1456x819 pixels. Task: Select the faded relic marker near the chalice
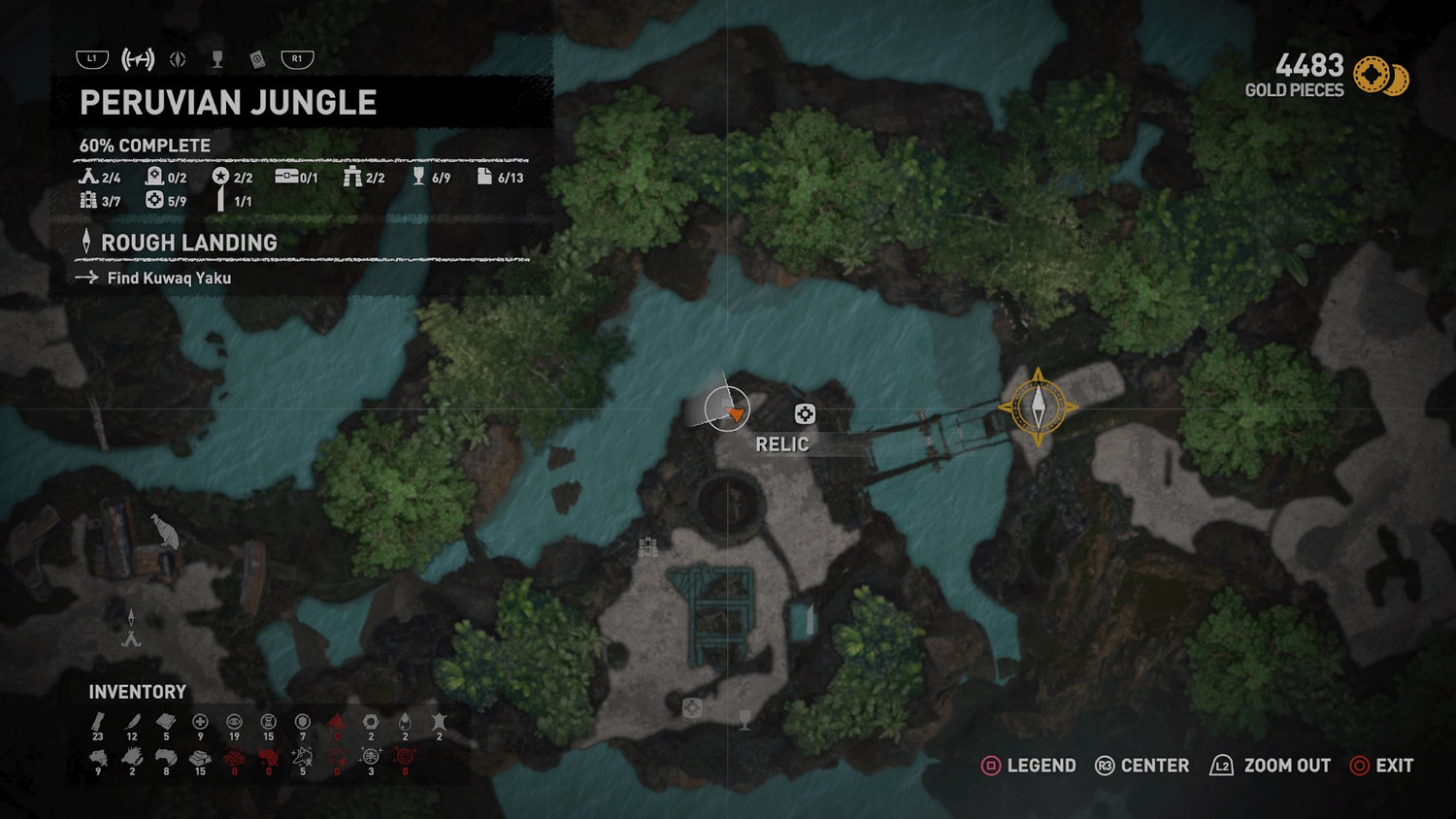(x=692, y=707)
